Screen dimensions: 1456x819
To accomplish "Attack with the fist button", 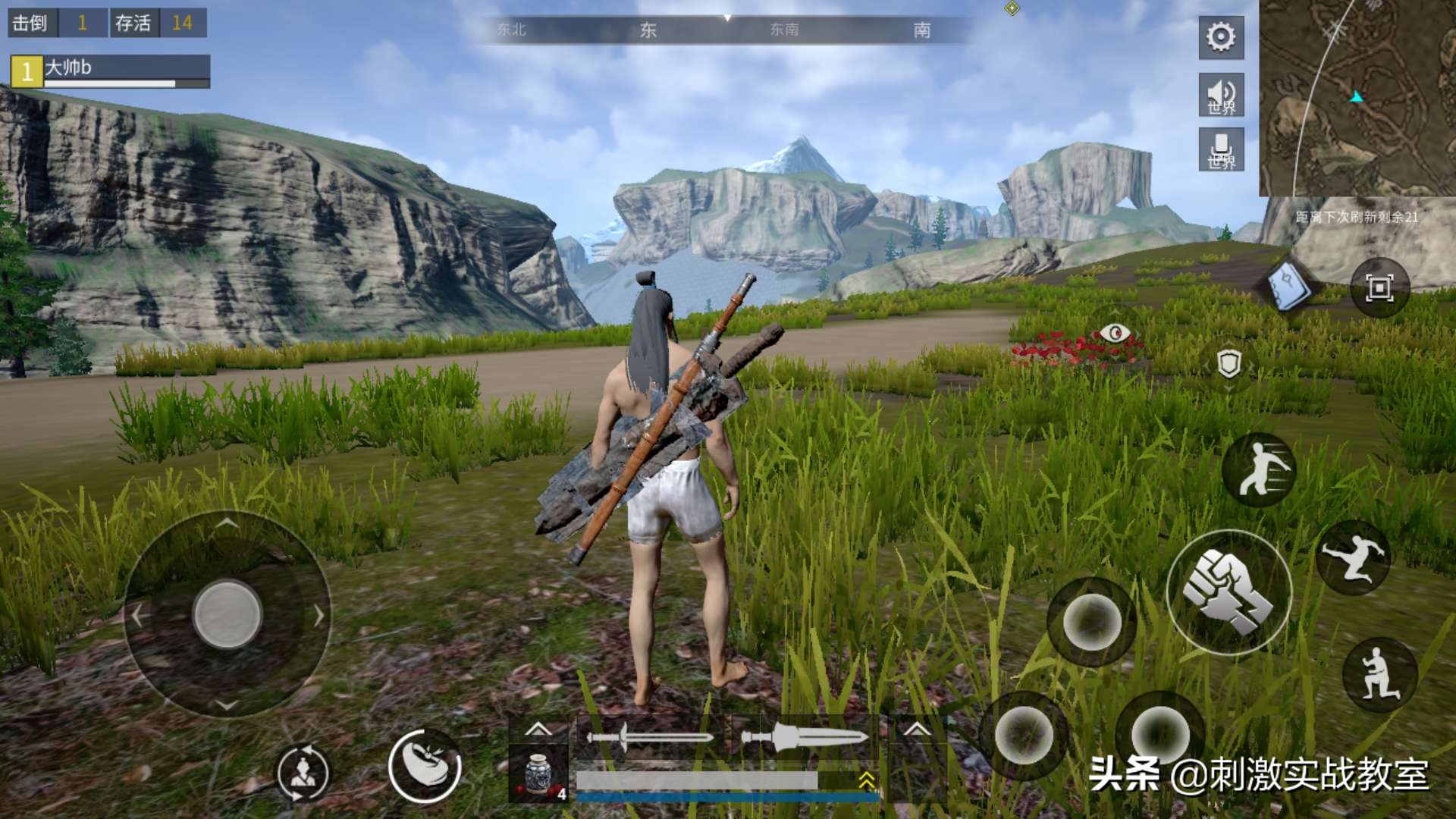I will [x=1228, y=592].
